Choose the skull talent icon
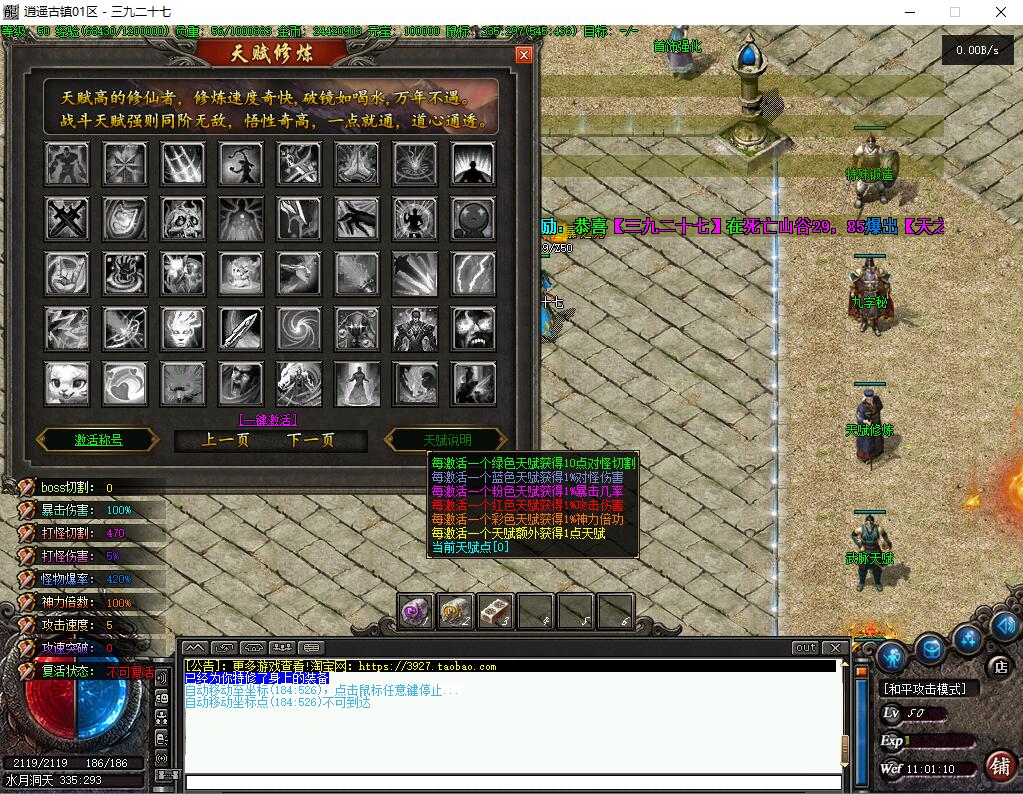Screen dimensions: 1023x794 coord(183,217)
